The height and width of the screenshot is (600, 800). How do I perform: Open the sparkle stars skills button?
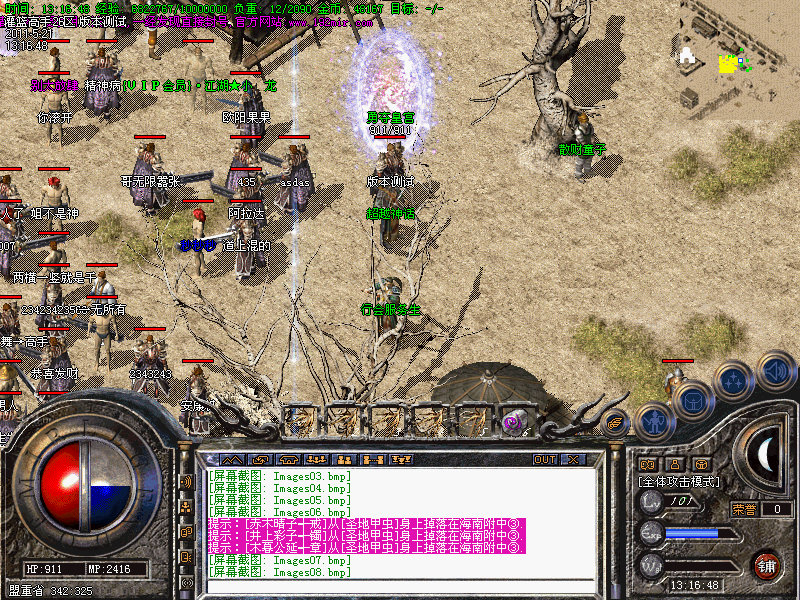[733, 381]
